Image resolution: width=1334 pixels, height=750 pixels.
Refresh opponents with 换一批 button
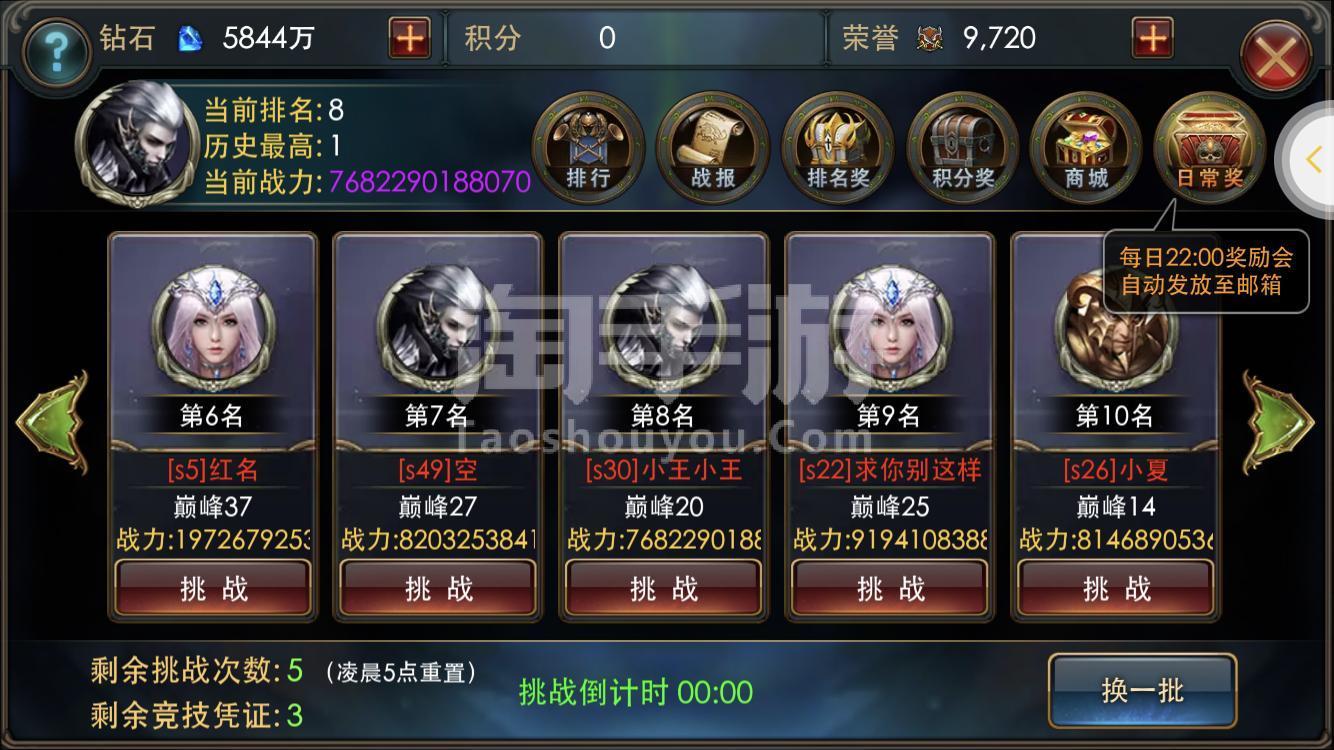[x=1142, y=690]
